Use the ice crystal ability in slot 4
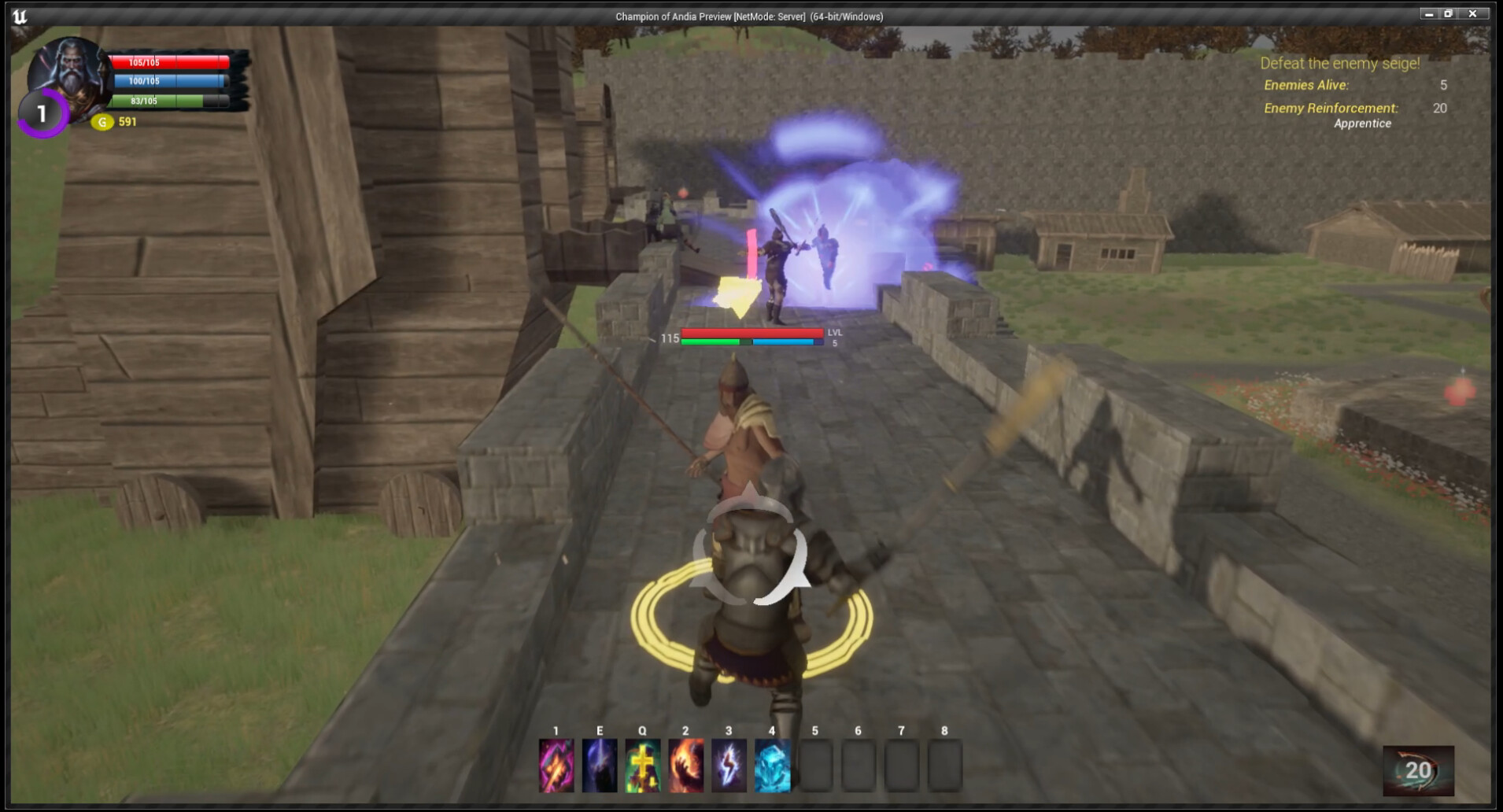The height and width of the screenshot is (812, 1503). tap(772, 767)
